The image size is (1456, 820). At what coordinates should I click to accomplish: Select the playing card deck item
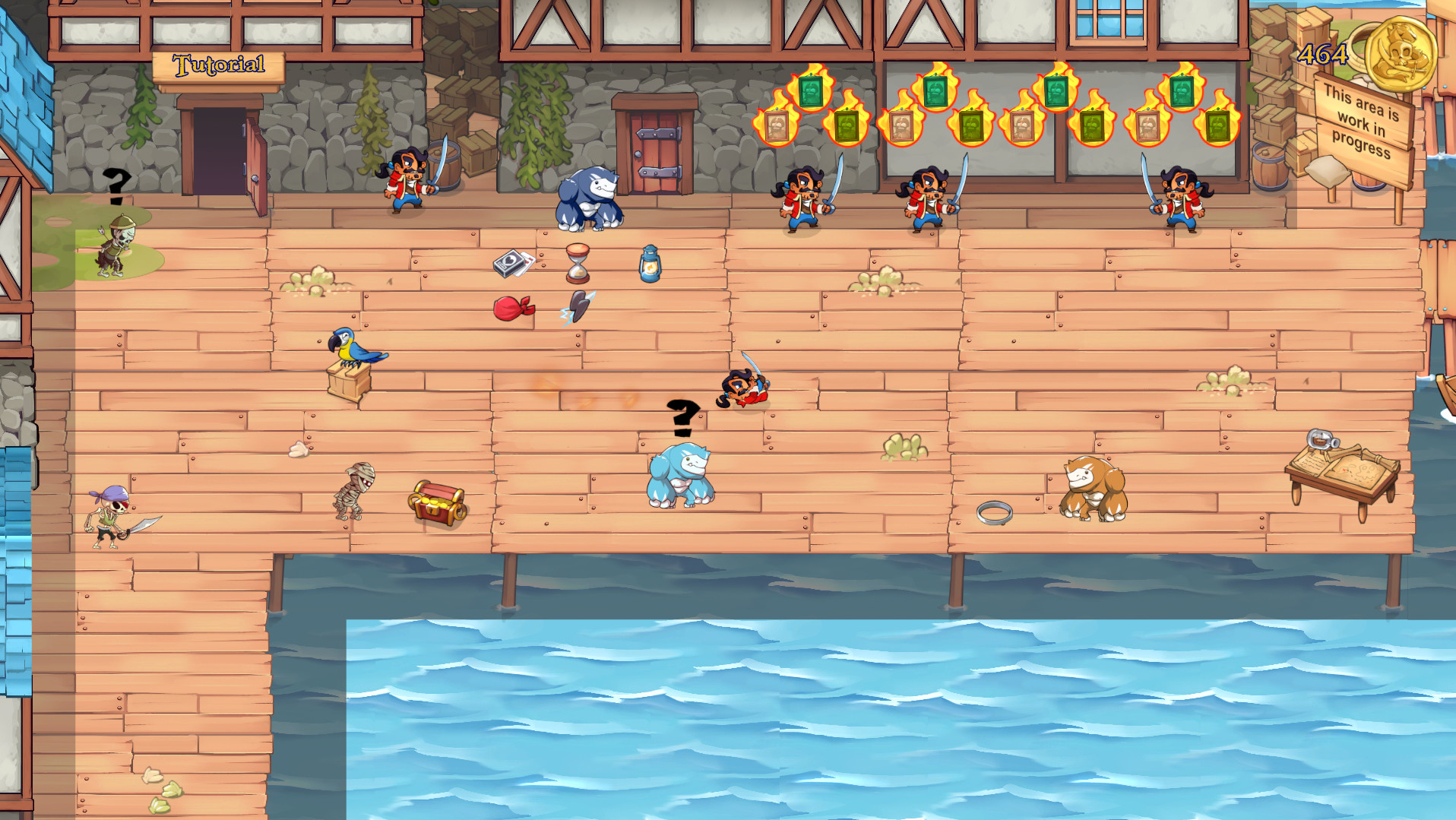pos(512,263)
